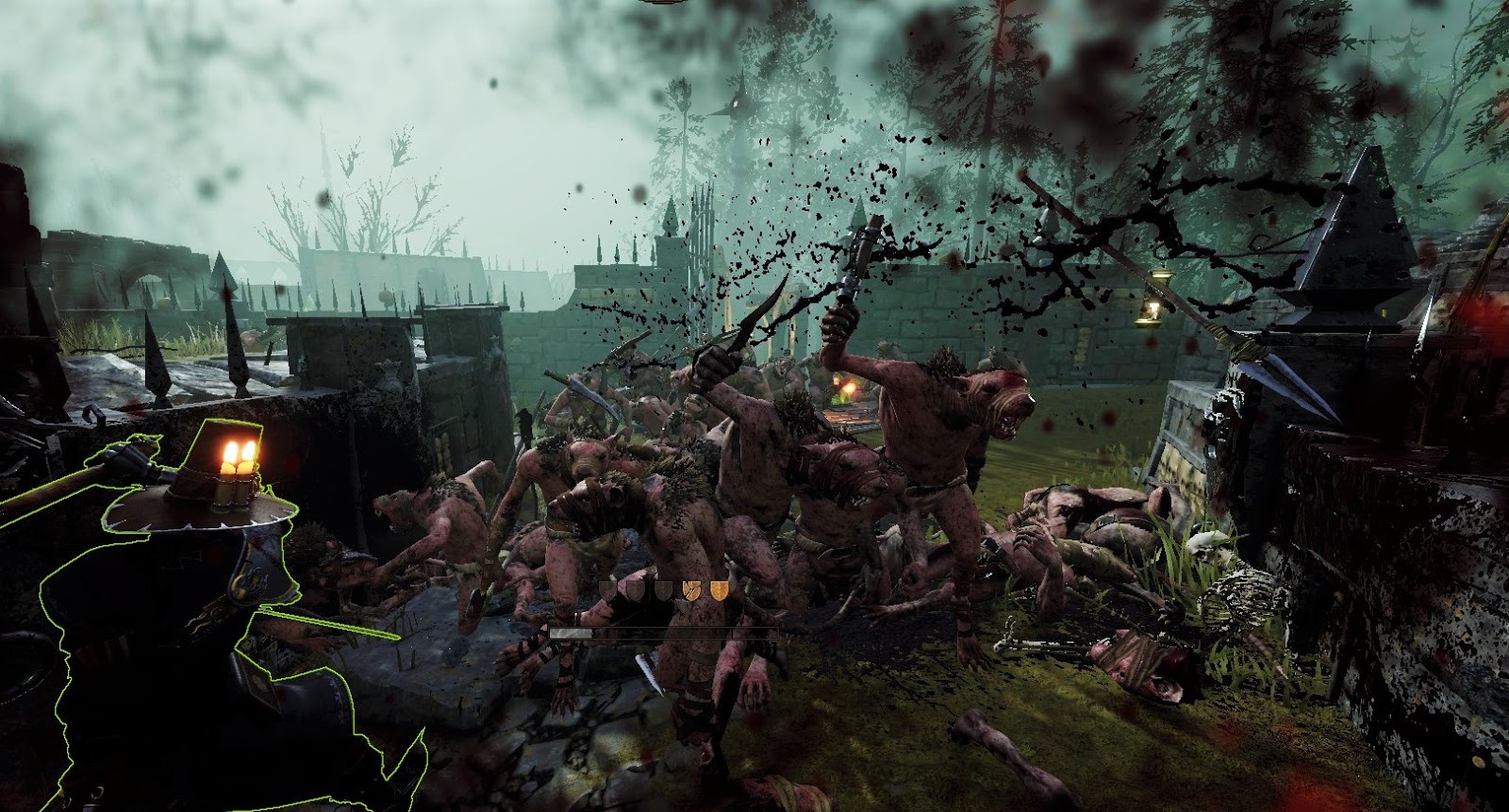Select the first grey shield stagger icon
The width and height of the screenshot is (1509, 812).
[x=606, y=588]
